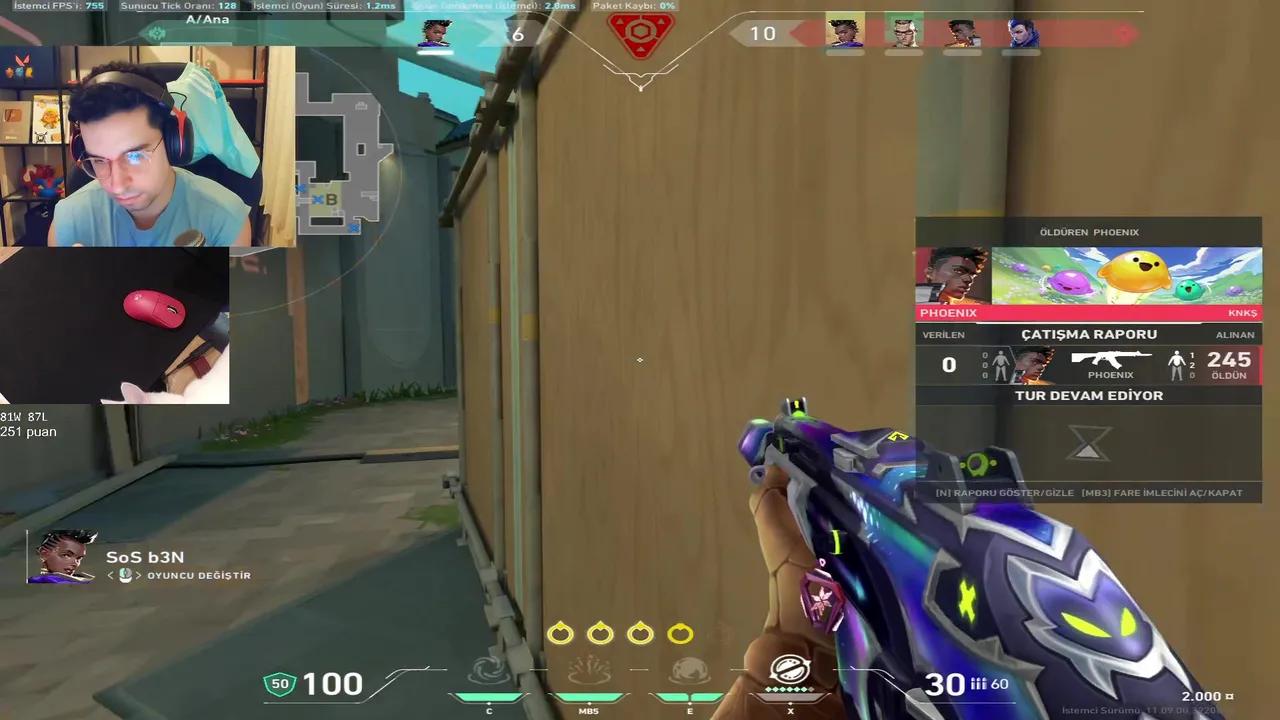This screenshot has width=1280, height=720.
Task: Click the fourth ultimate point orb
Action: 680,633
